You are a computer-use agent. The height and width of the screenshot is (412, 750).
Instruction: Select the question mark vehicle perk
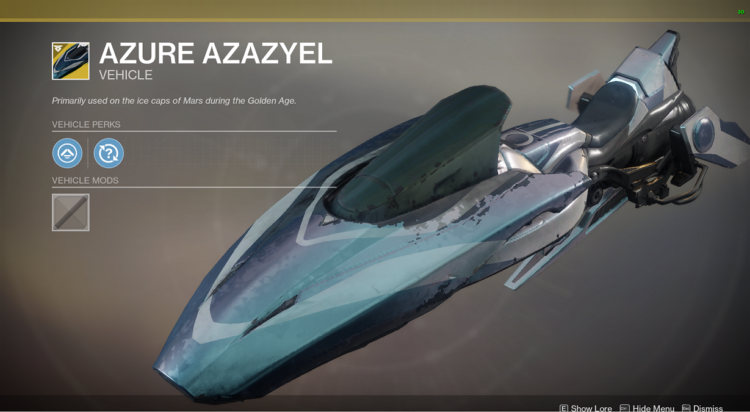pos(108,153)
